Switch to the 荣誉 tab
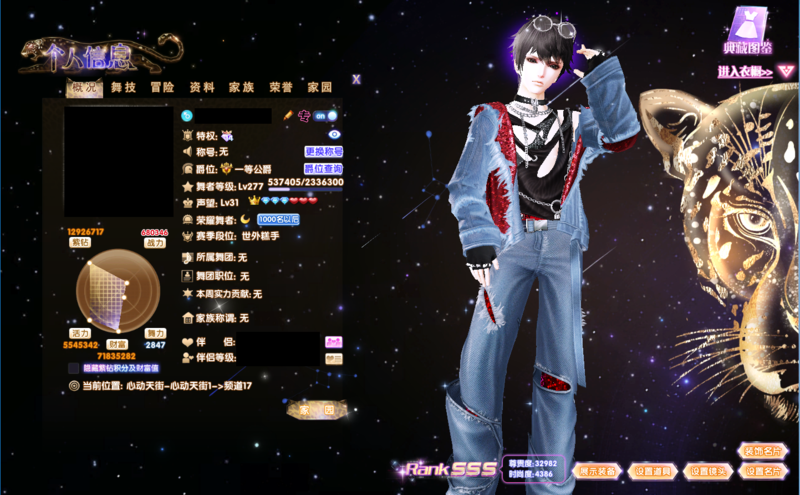Image resolution: width=800 pixels, height=495 pixels. [281, 88]
